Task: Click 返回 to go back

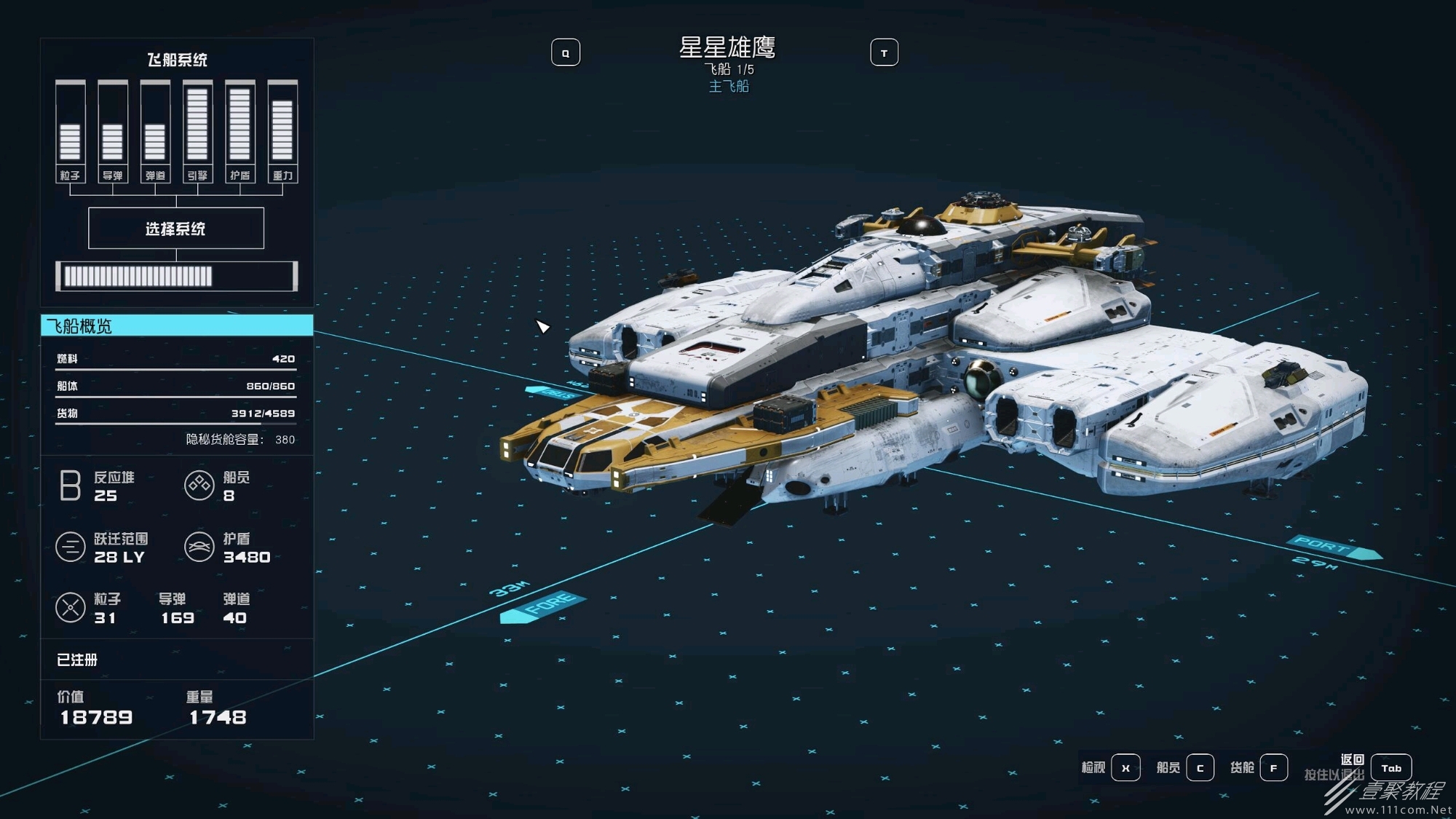Action: click(x=1390, y=768)
